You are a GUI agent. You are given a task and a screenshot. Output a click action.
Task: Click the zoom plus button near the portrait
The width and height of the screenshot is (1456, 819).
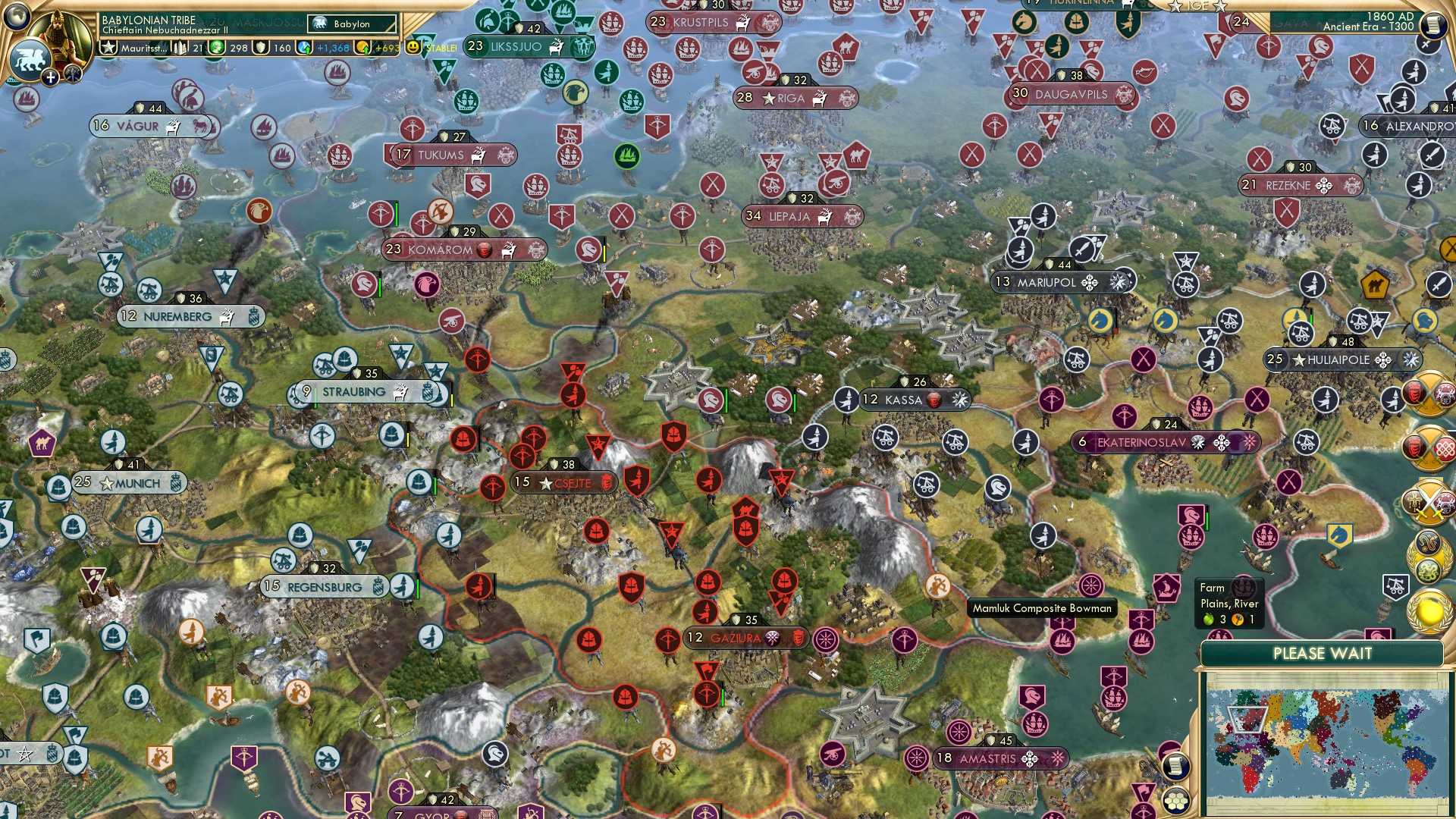[x=50, y=77]
